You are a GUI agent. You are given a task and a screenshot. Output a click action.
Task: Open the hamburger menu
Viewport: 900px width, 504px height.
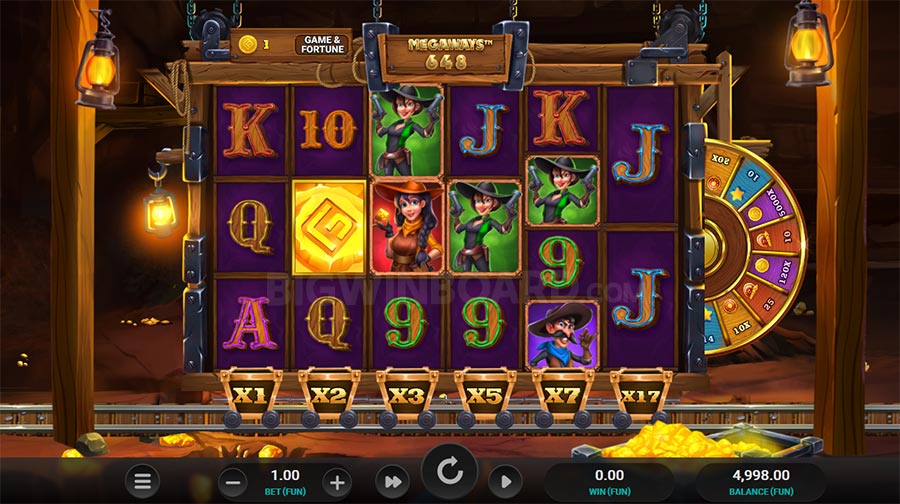pyautogui.click(x=142, y=482)
